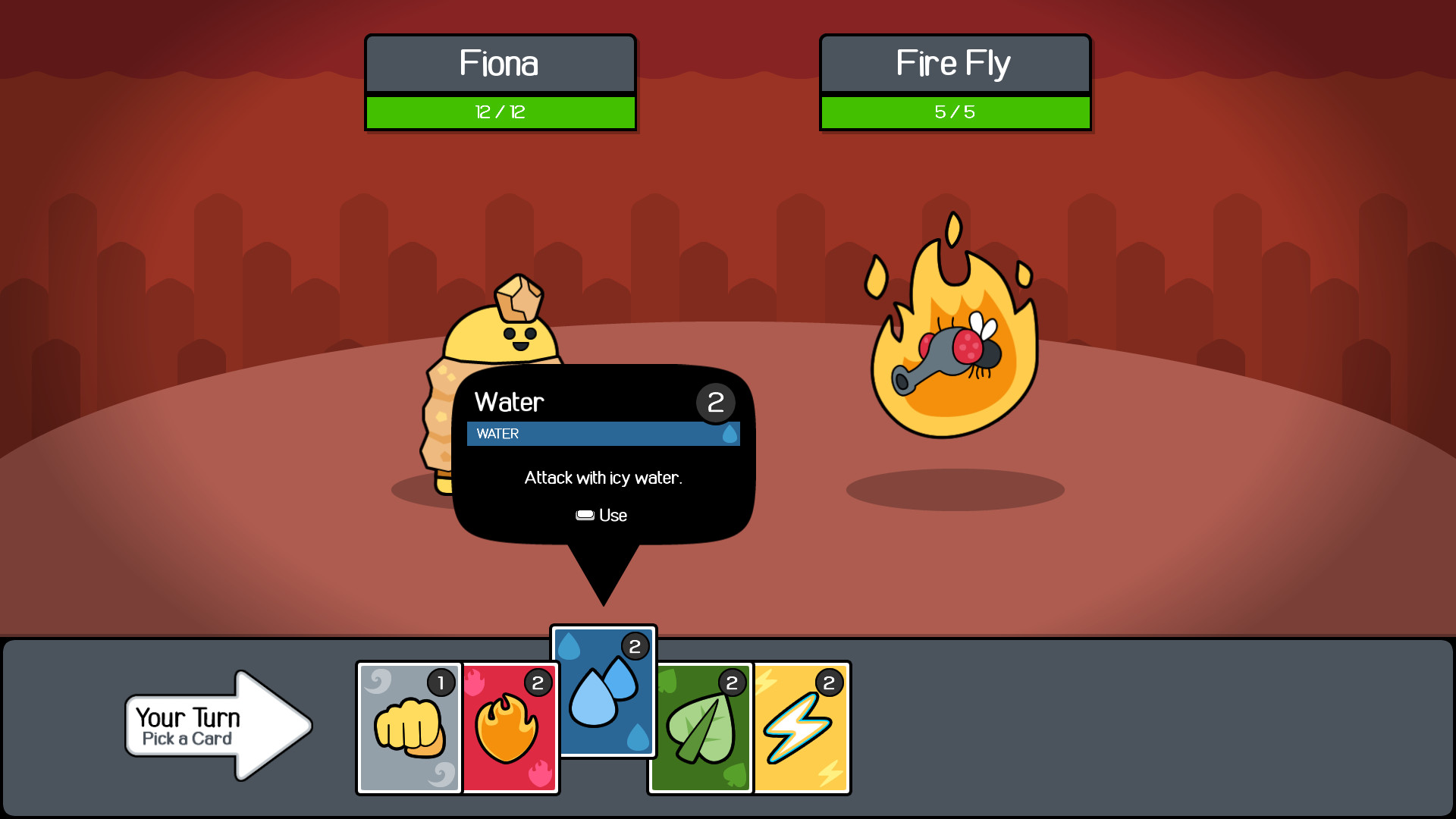Select the Fire Fly nameplate
Screen dimensions: 1456x819
(x=955, y=64)
